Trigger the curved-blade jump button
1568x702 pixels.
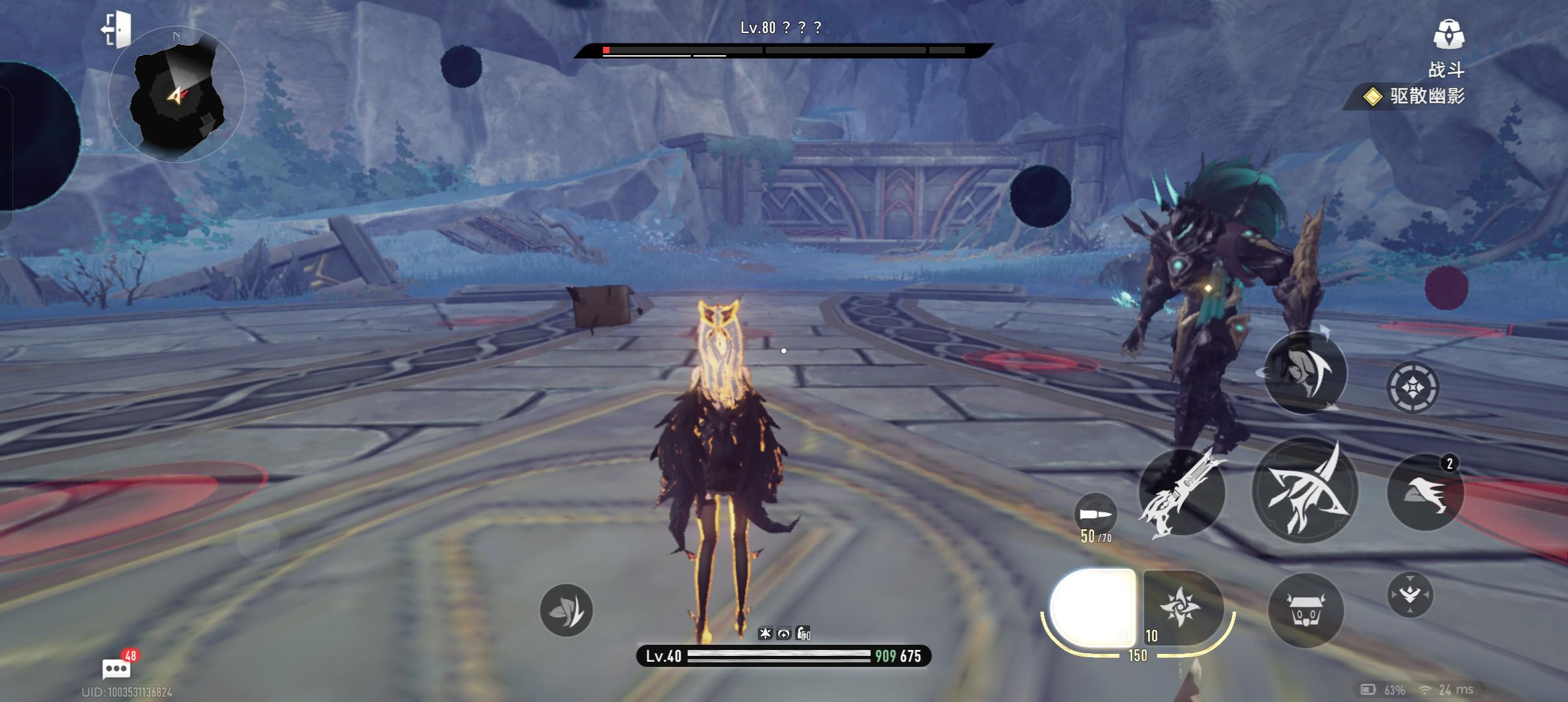(x=1305, y=372)
